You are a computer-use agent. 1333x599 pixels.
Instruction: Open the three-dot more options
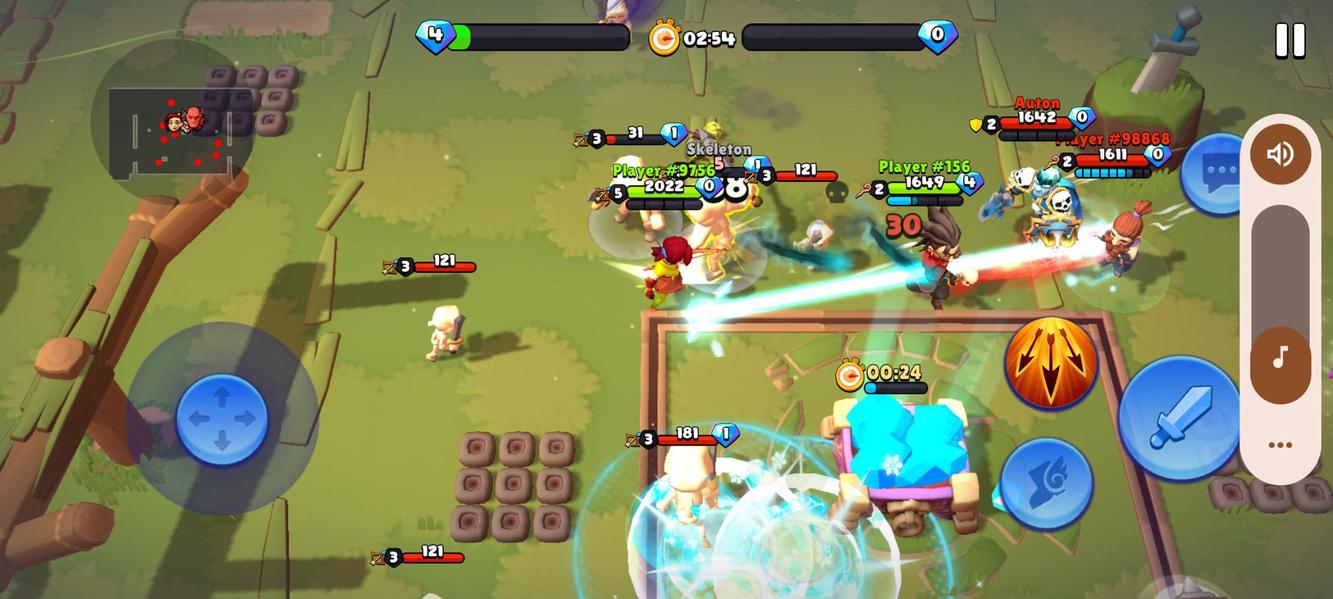(1280, 445)
